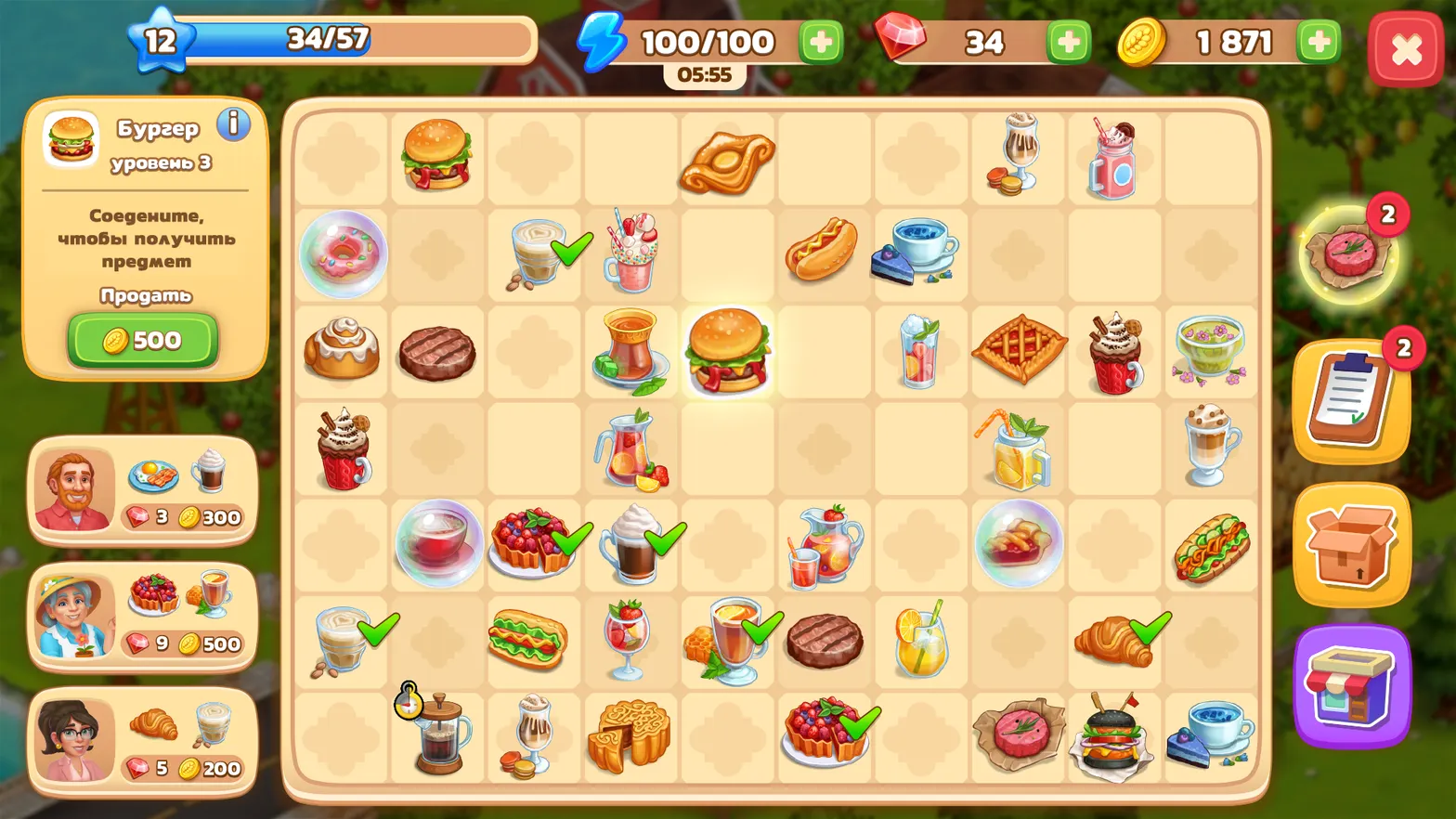This screenshot has width=1456, height=819.
Task: Add coins via the gold plus button
Action: tap(1317, 41)
